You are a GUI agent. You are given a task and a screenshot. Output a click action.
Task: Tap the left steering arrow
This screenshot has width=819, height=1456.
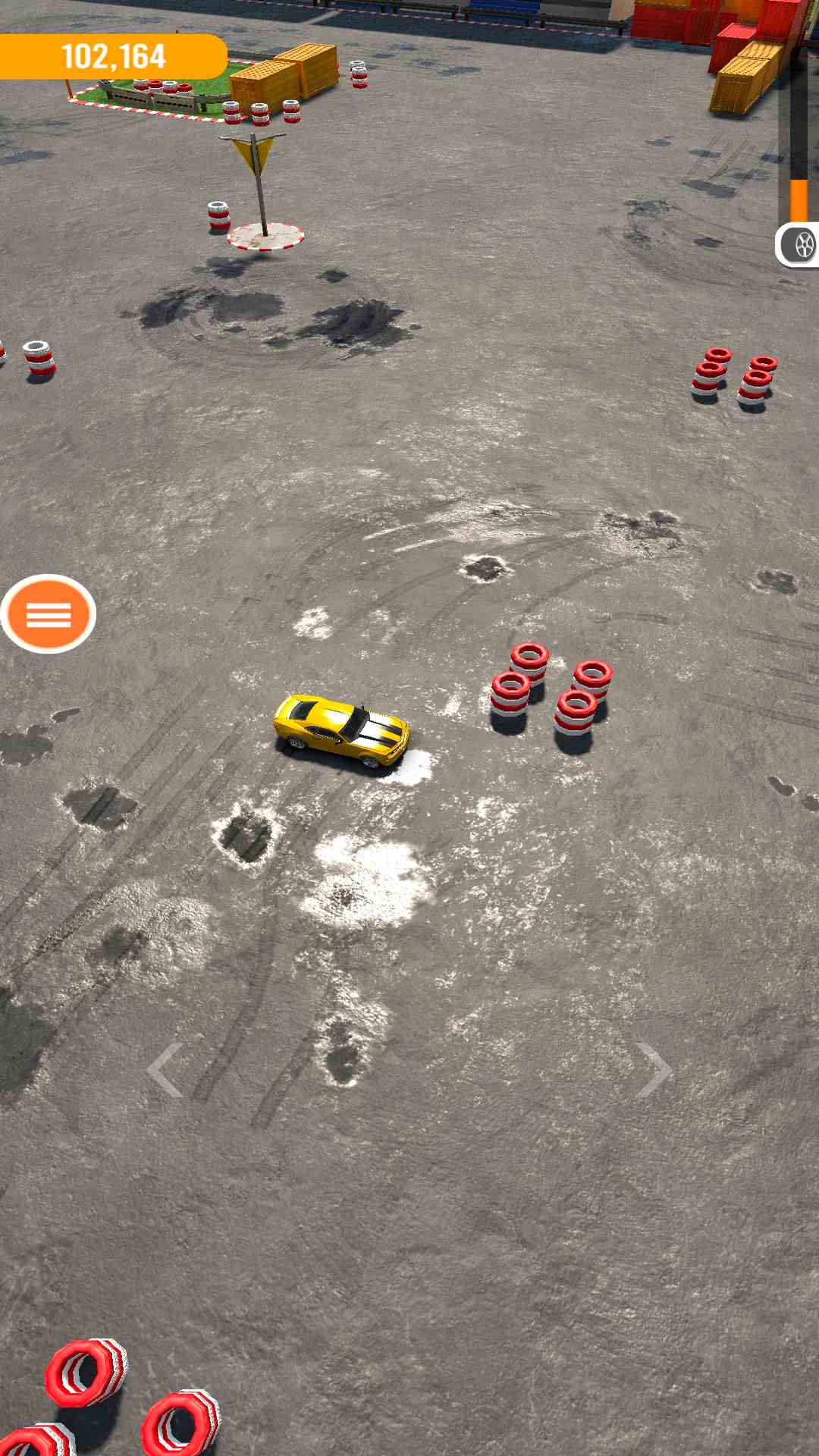click(x=165, y=1069)
